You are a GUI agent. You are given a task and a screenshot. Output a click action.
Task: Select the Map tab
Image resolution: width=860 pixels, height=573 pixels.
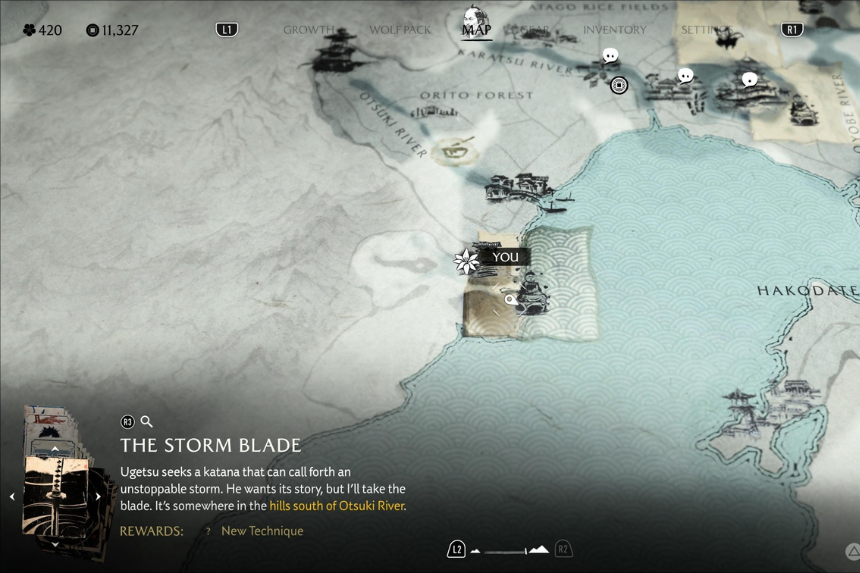click(476, 29)
